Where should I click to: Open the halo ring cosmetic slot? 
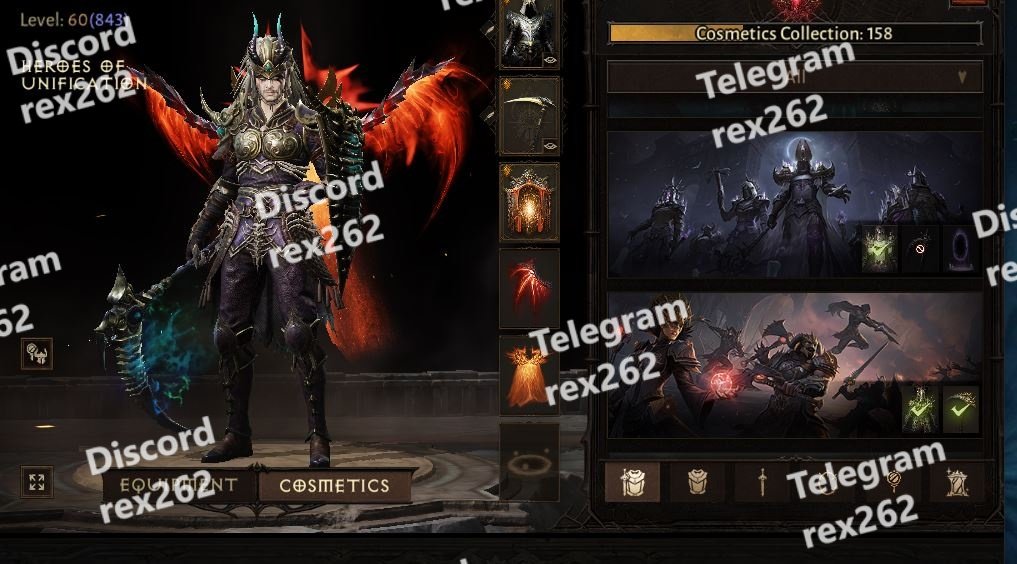(x=529, y=460)
